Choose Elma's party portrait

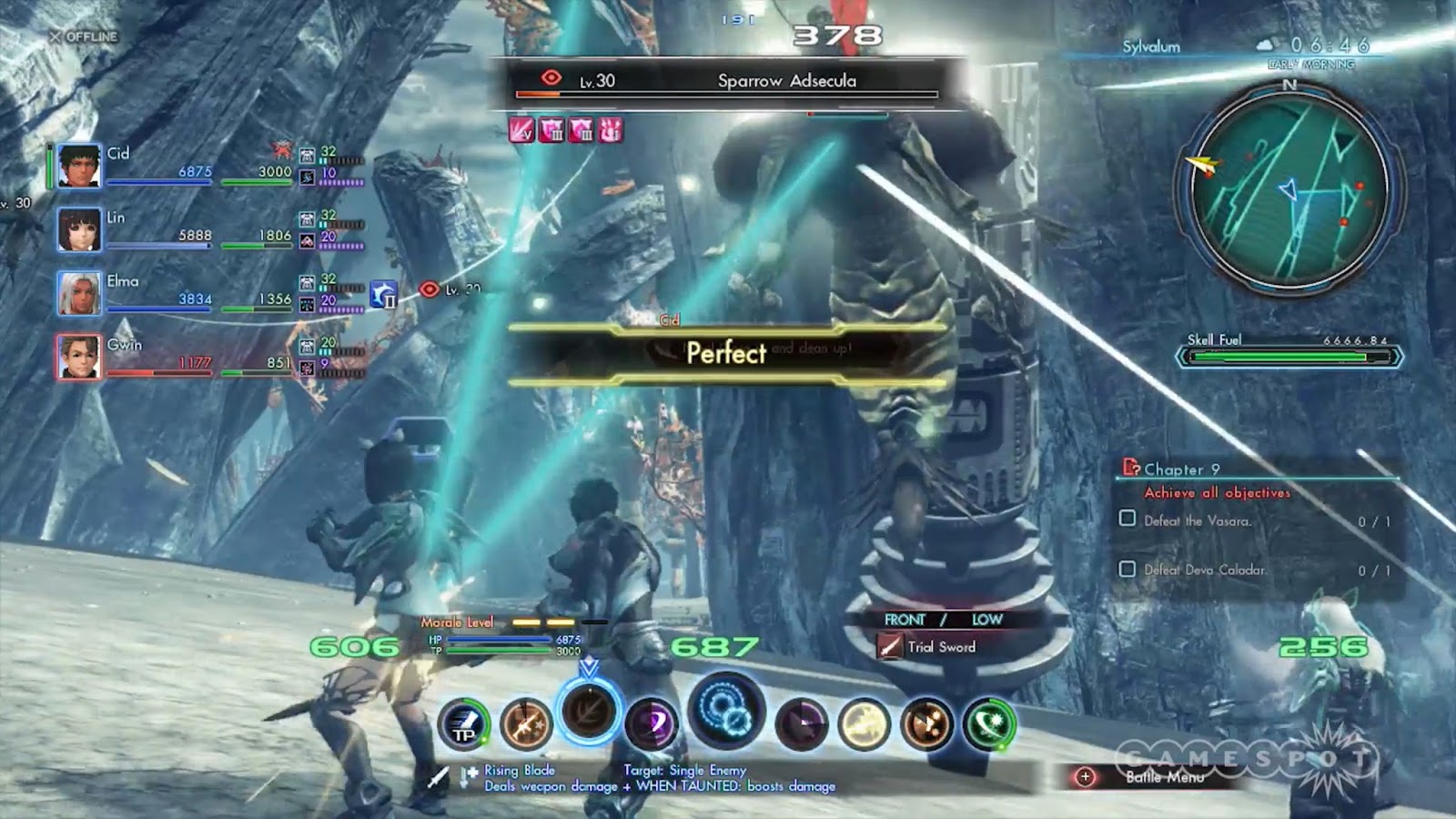tap(79, 293)
